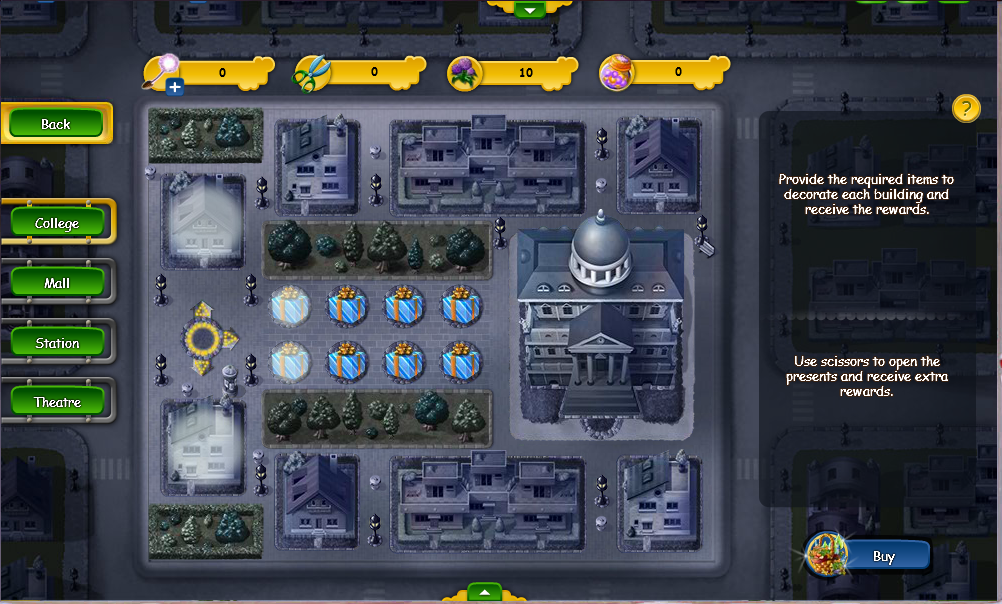Click the green down arrow at top

pos(529,9)
